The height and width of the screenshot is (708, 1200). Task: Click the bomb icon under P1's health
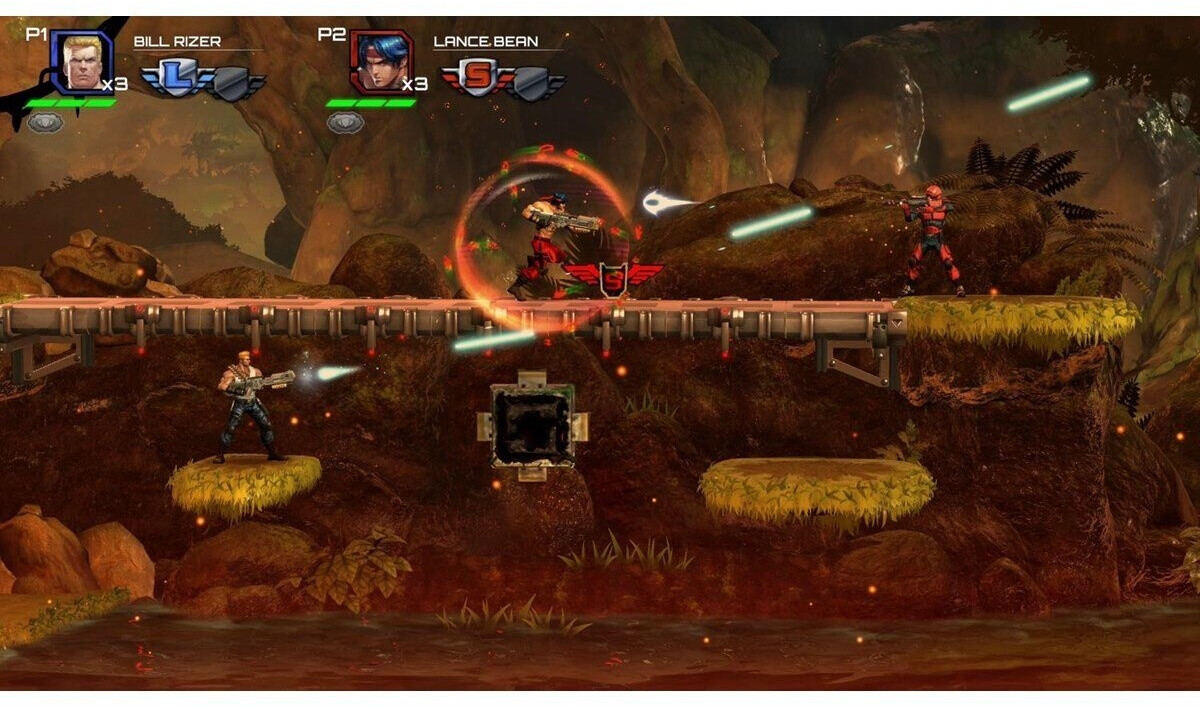click(45, 123)
